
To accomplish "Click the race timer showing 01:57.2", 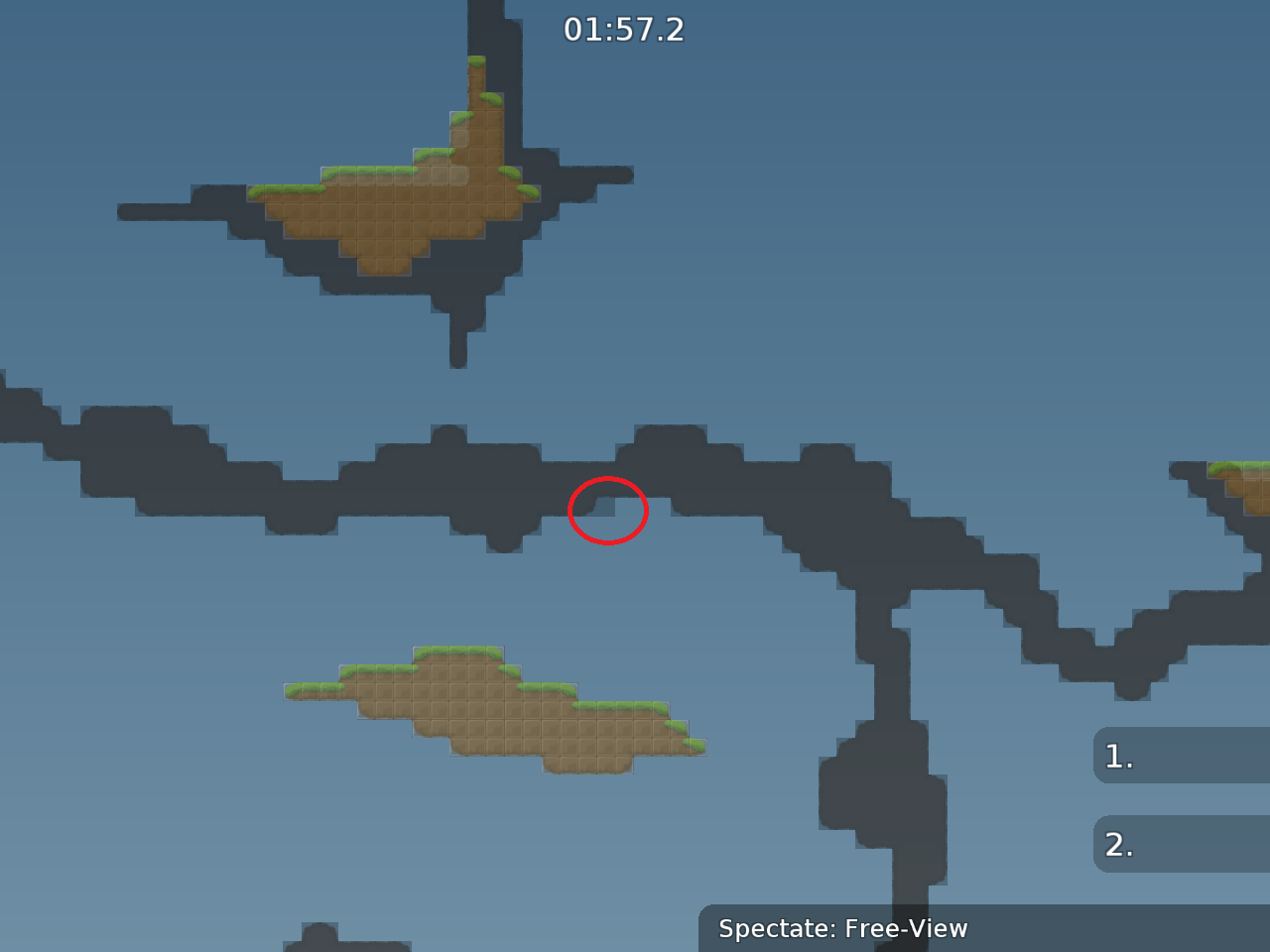I will point(627,29).
